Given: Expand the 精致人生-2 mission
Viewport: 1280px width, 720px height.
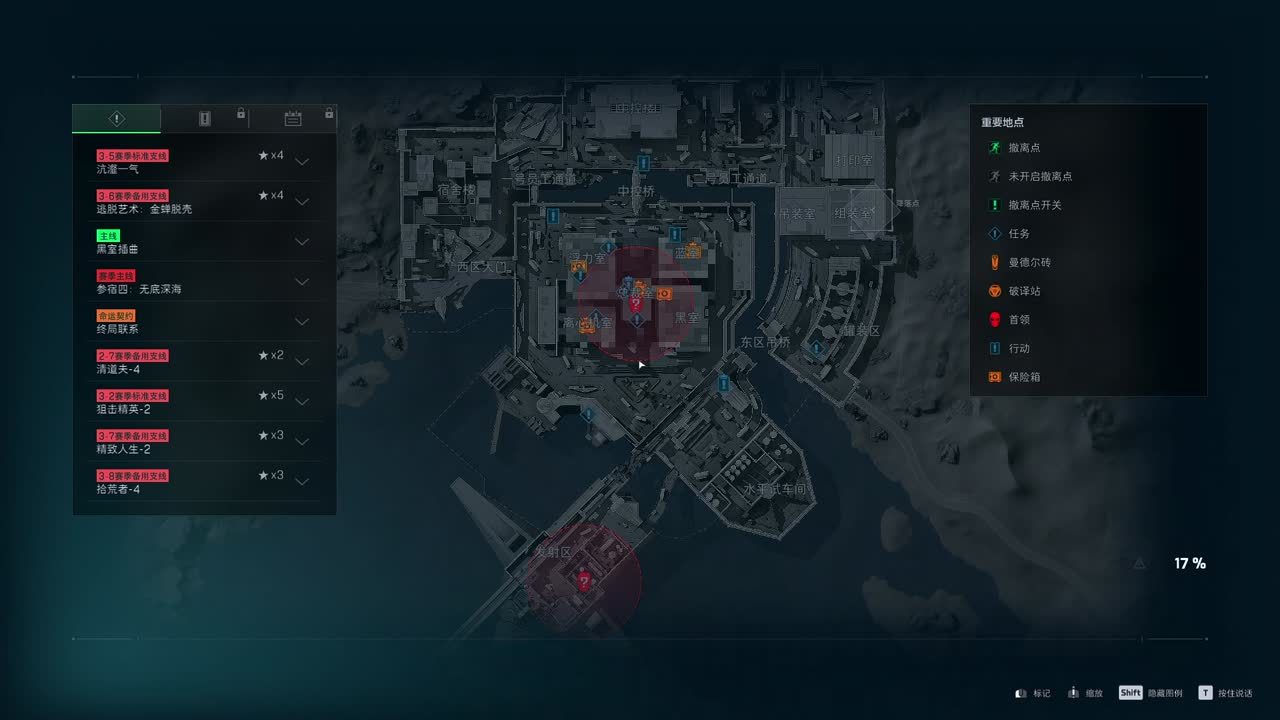Looking at the screenshot, I should tap(302, 442).
